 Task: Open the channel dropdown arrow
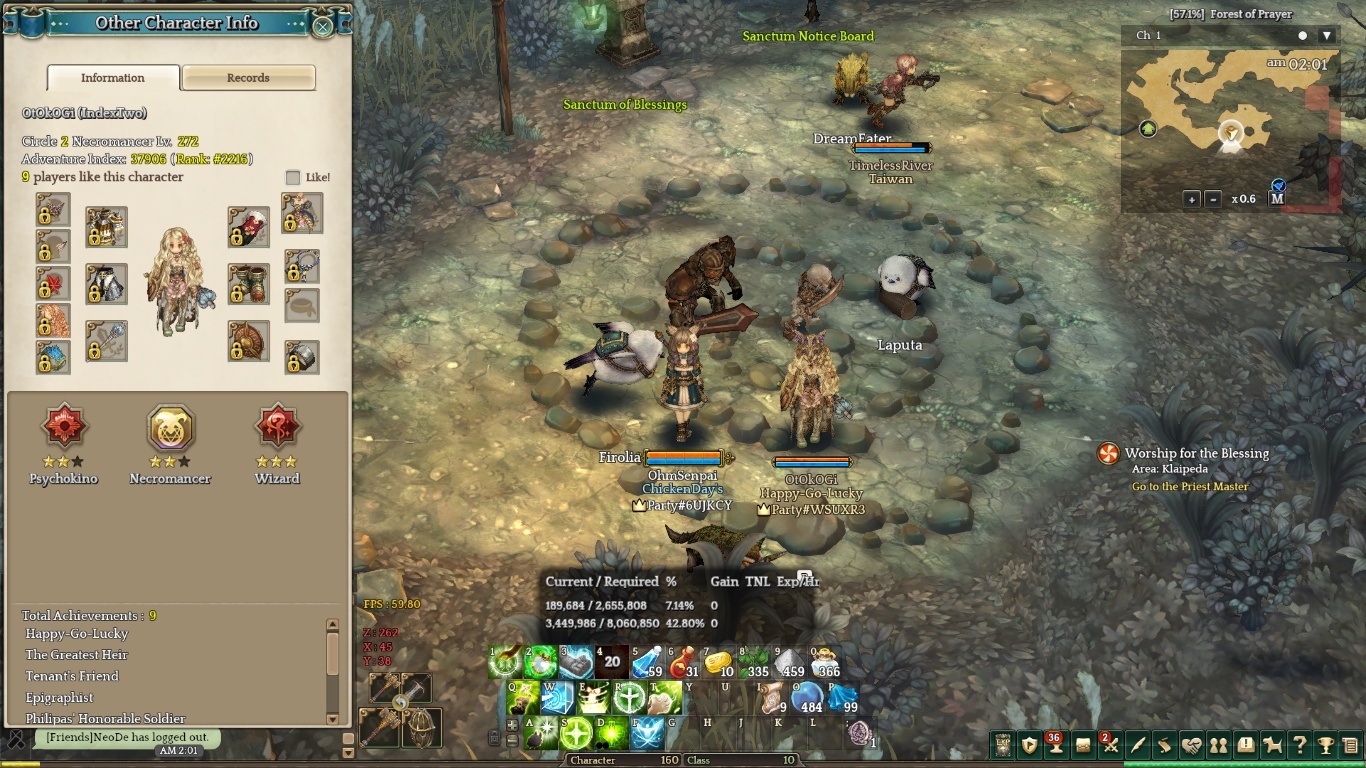pos(1327,36)
